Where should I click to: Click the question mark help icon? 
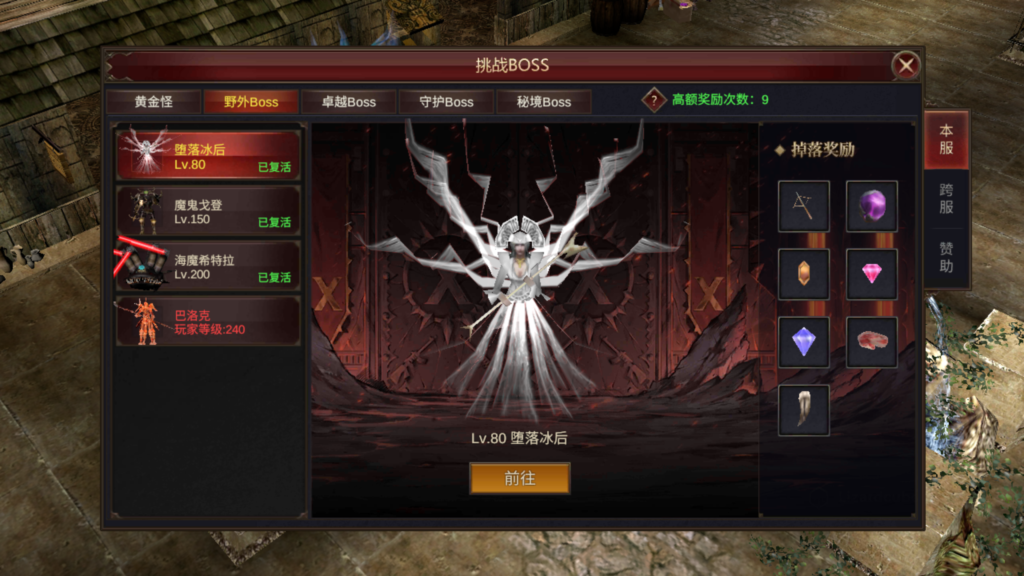pyautogui.click(x=654, y=100)
